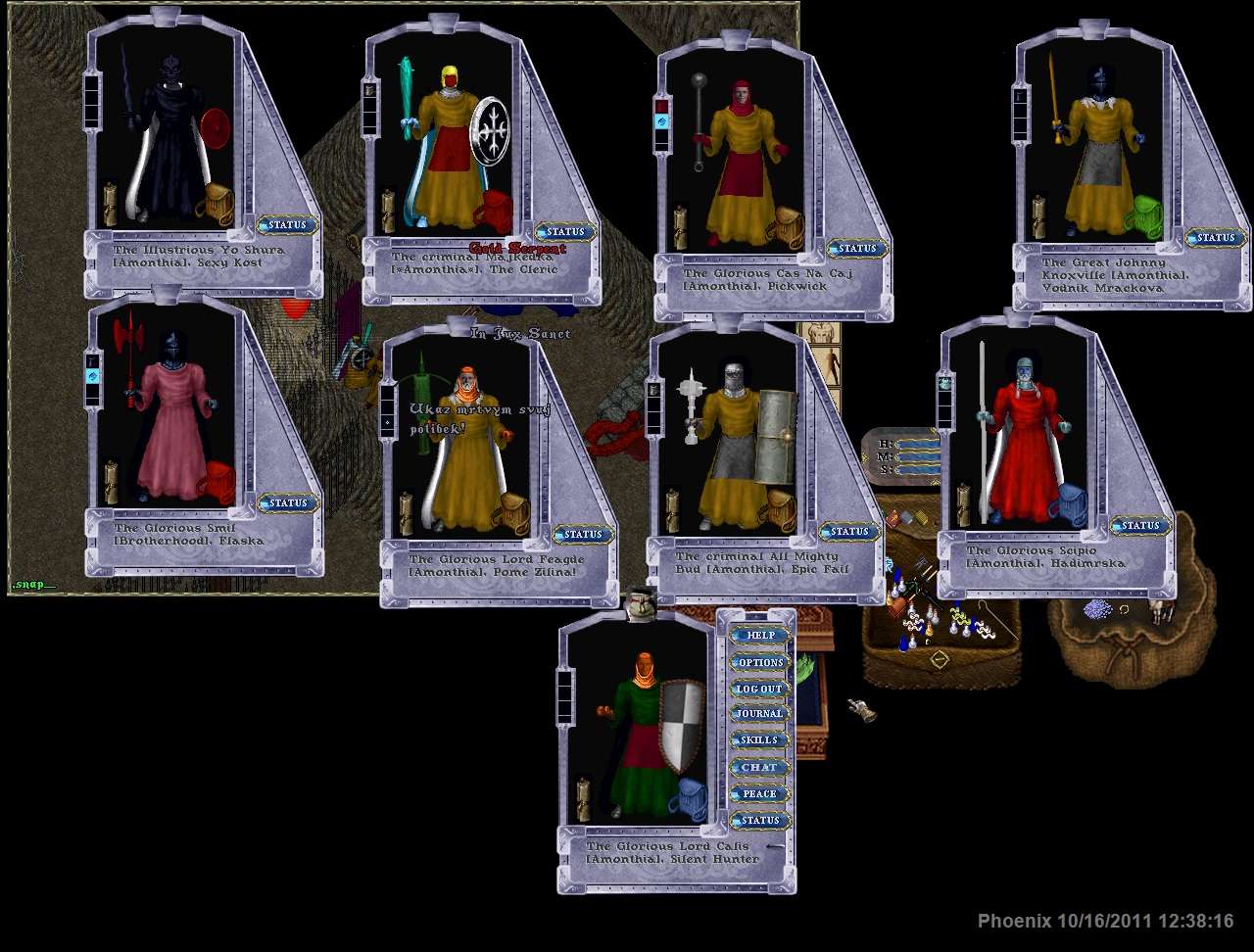This screenshot has width=1254, height=952.
Task: Open the green backpack on Johnny Knoxville's paperdoll
Action: click(x=1142, y=216)
